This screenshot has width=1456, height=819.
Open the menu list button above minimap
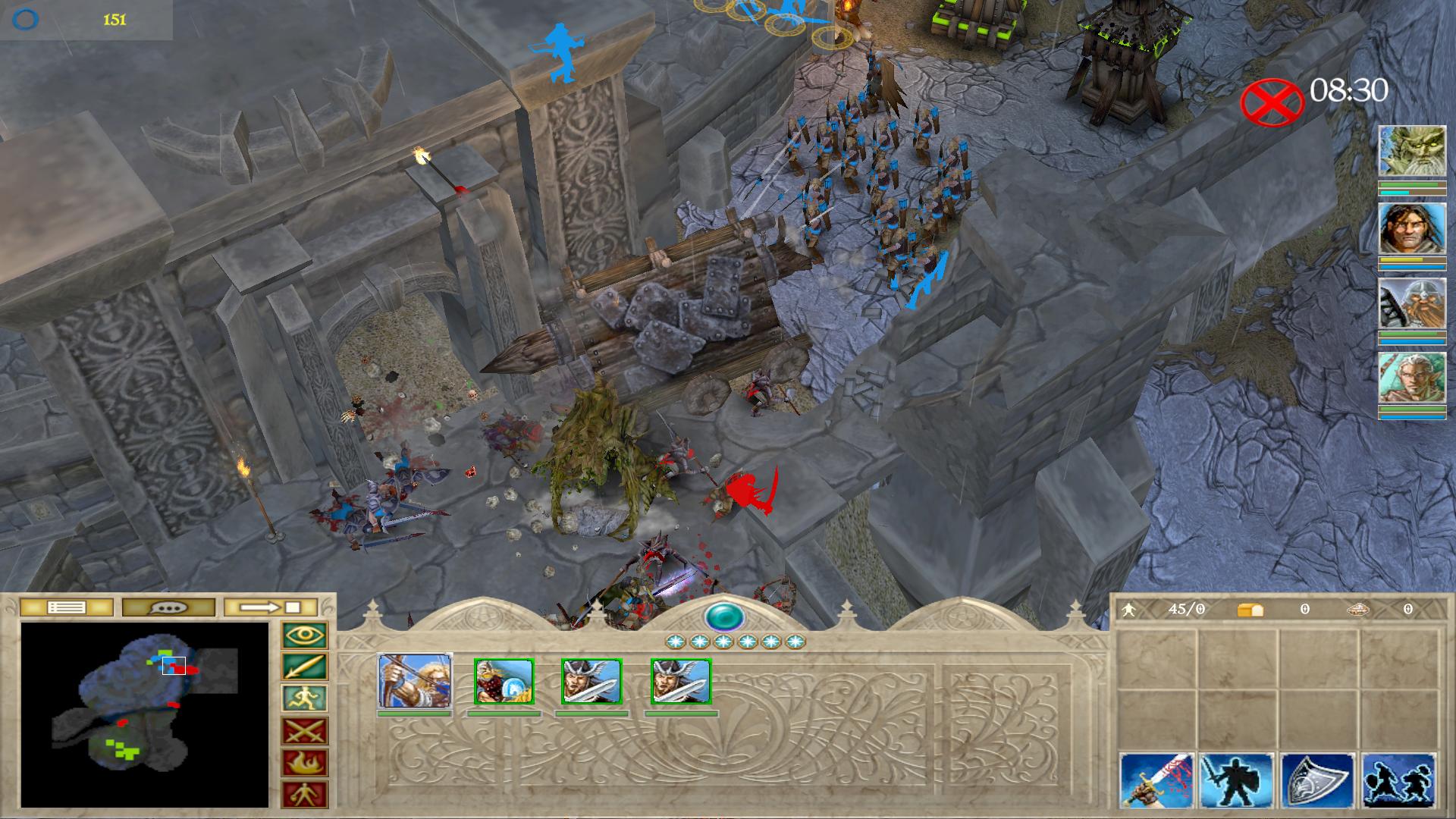67,607
